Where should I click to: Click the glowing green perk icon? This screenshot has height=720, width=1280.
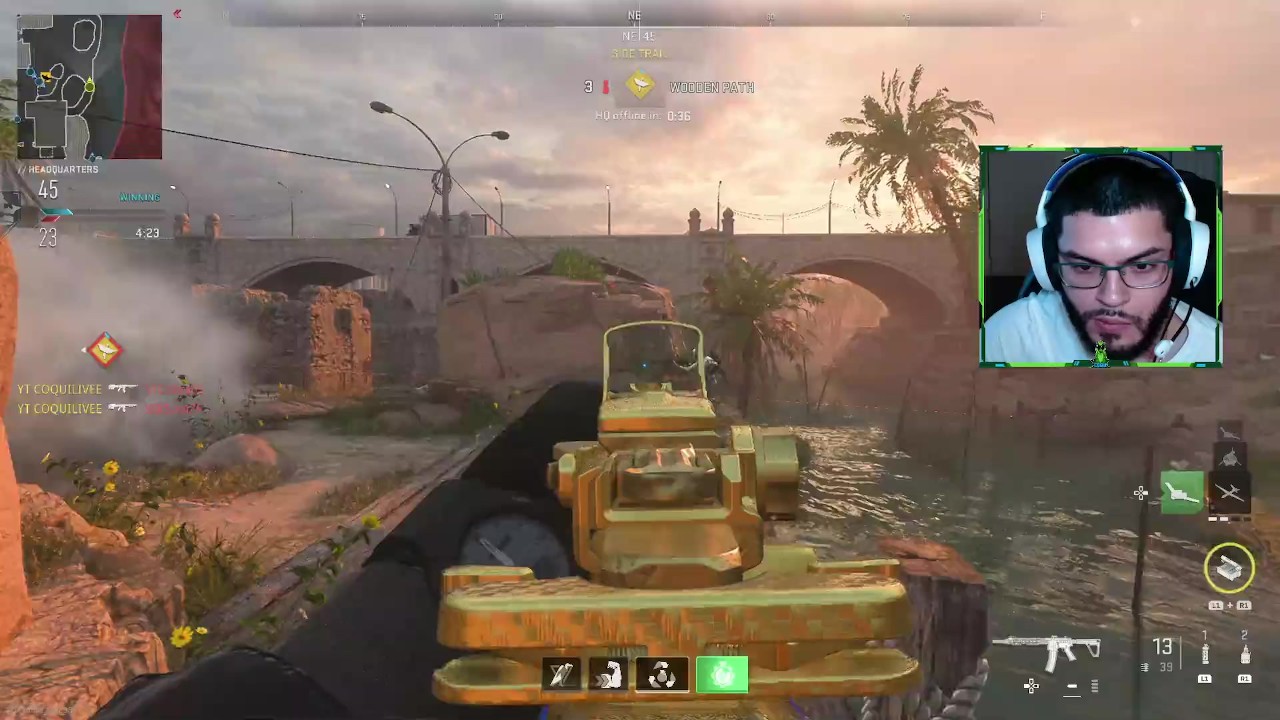[x=722, y=675]
